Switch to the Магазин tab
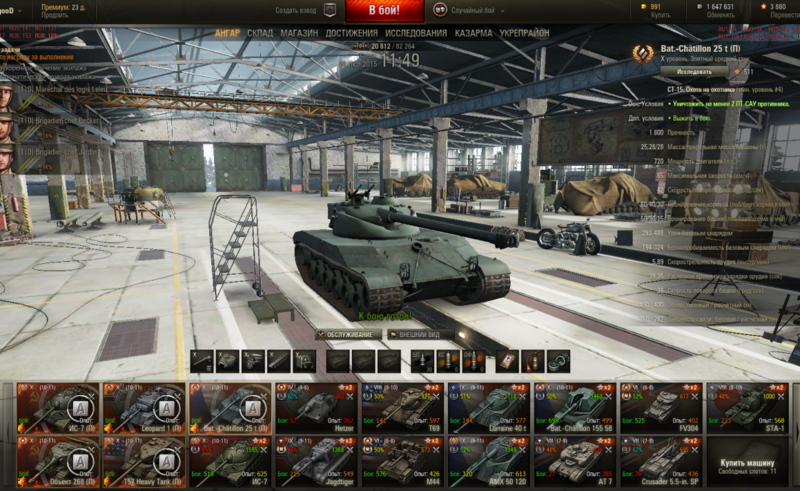800x491 pixels. (x=299, y=33)
